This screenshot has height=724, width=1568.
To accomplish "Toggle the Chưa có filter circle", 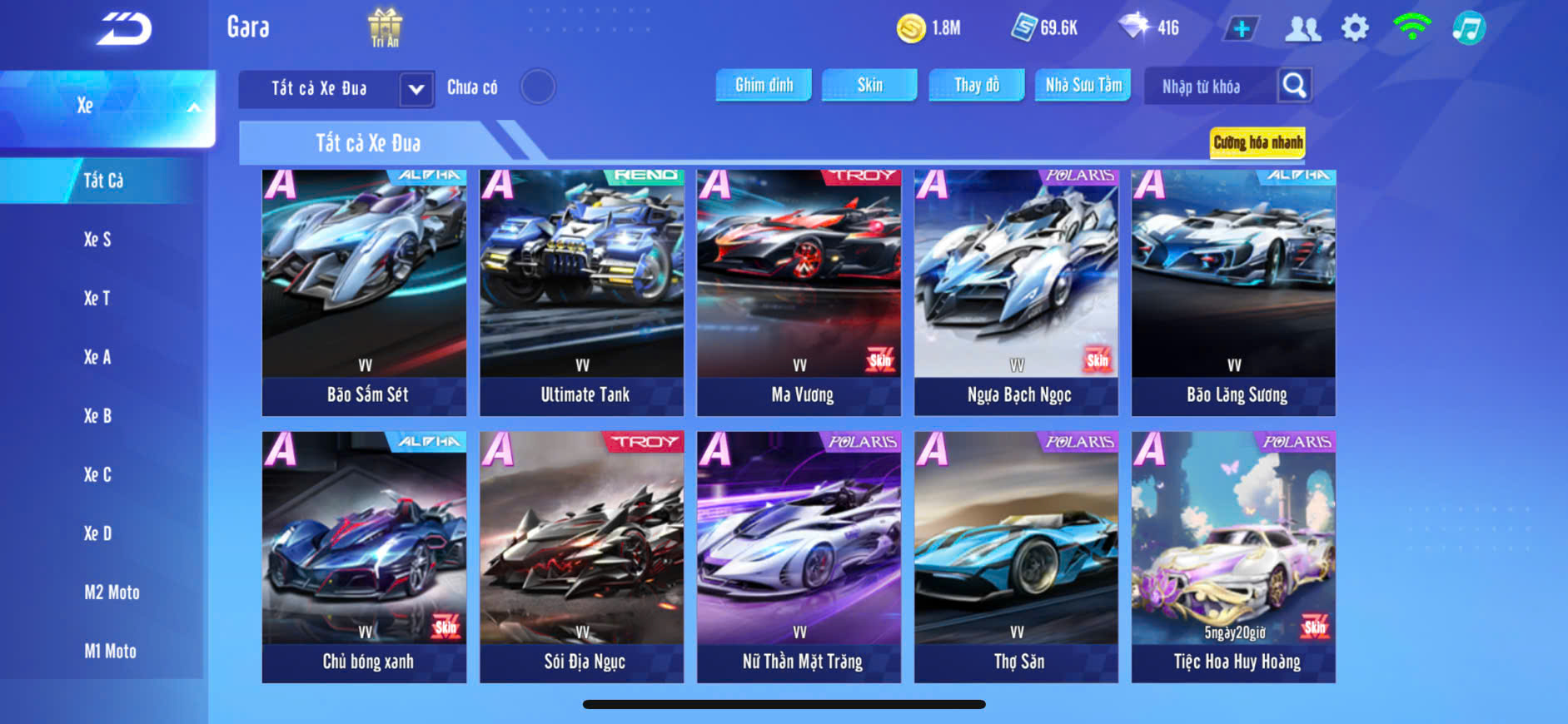I will pos(537,87).
